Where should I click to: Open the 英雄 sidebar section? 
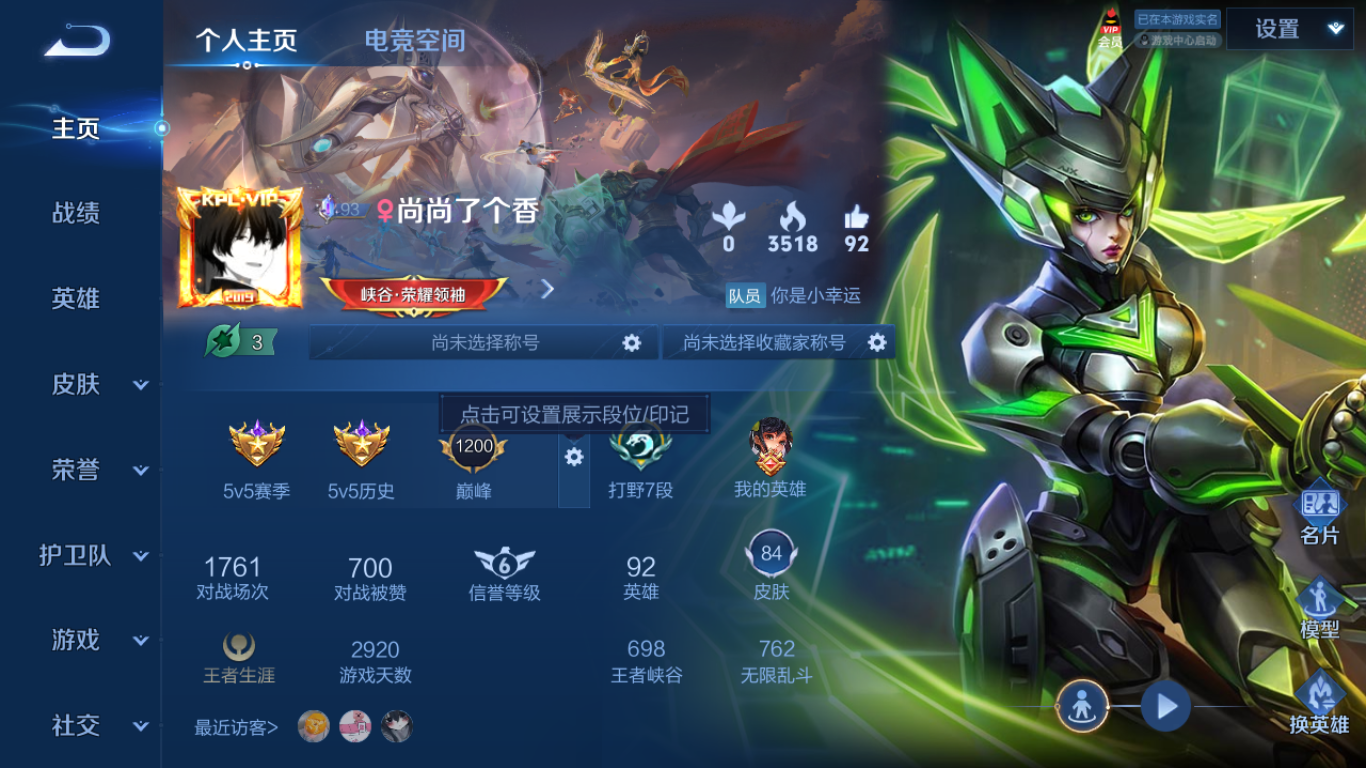tap(76, 299)
